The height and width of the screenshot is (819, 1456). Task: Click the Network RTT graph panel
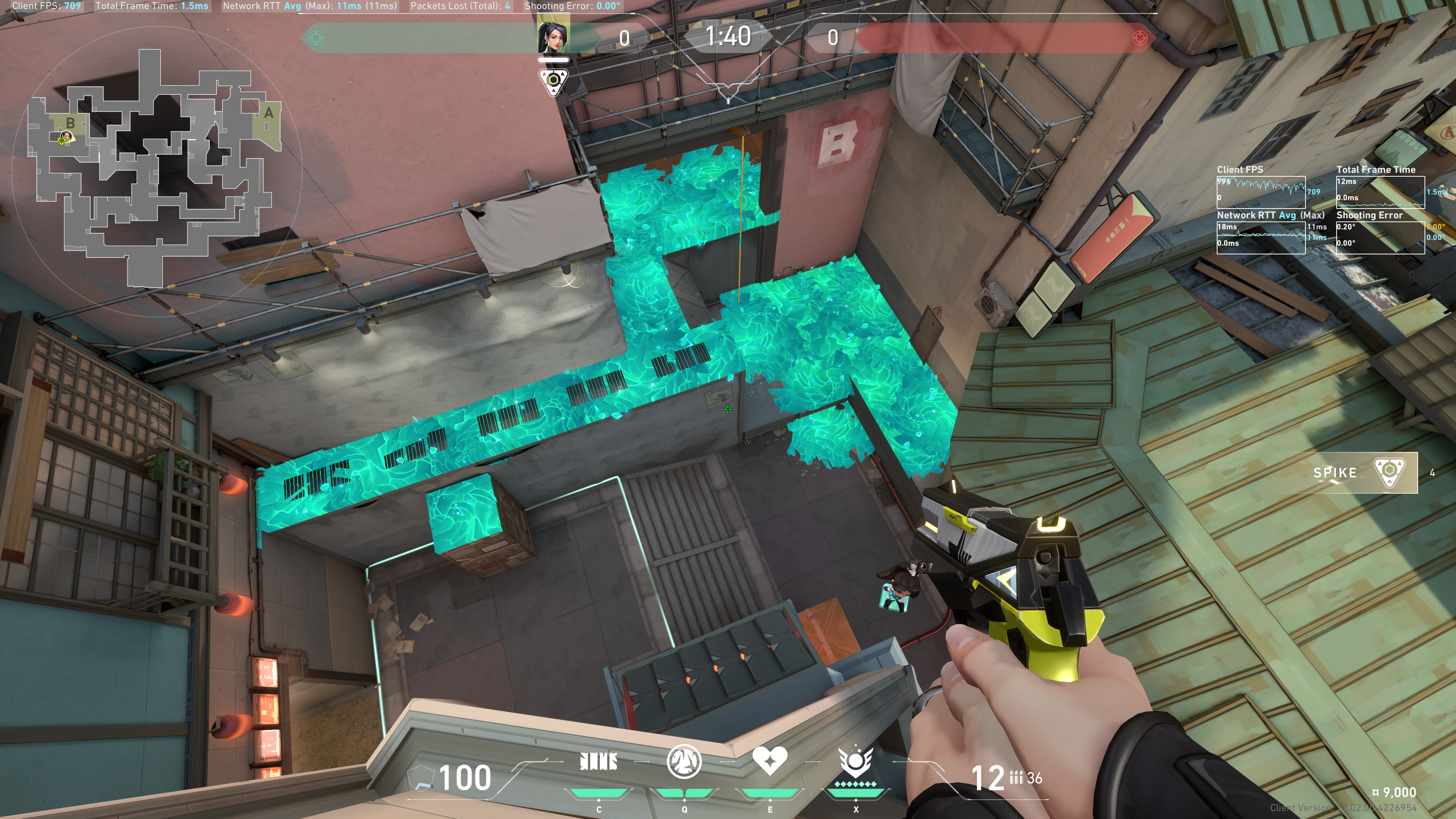(x=1260, y=237)
